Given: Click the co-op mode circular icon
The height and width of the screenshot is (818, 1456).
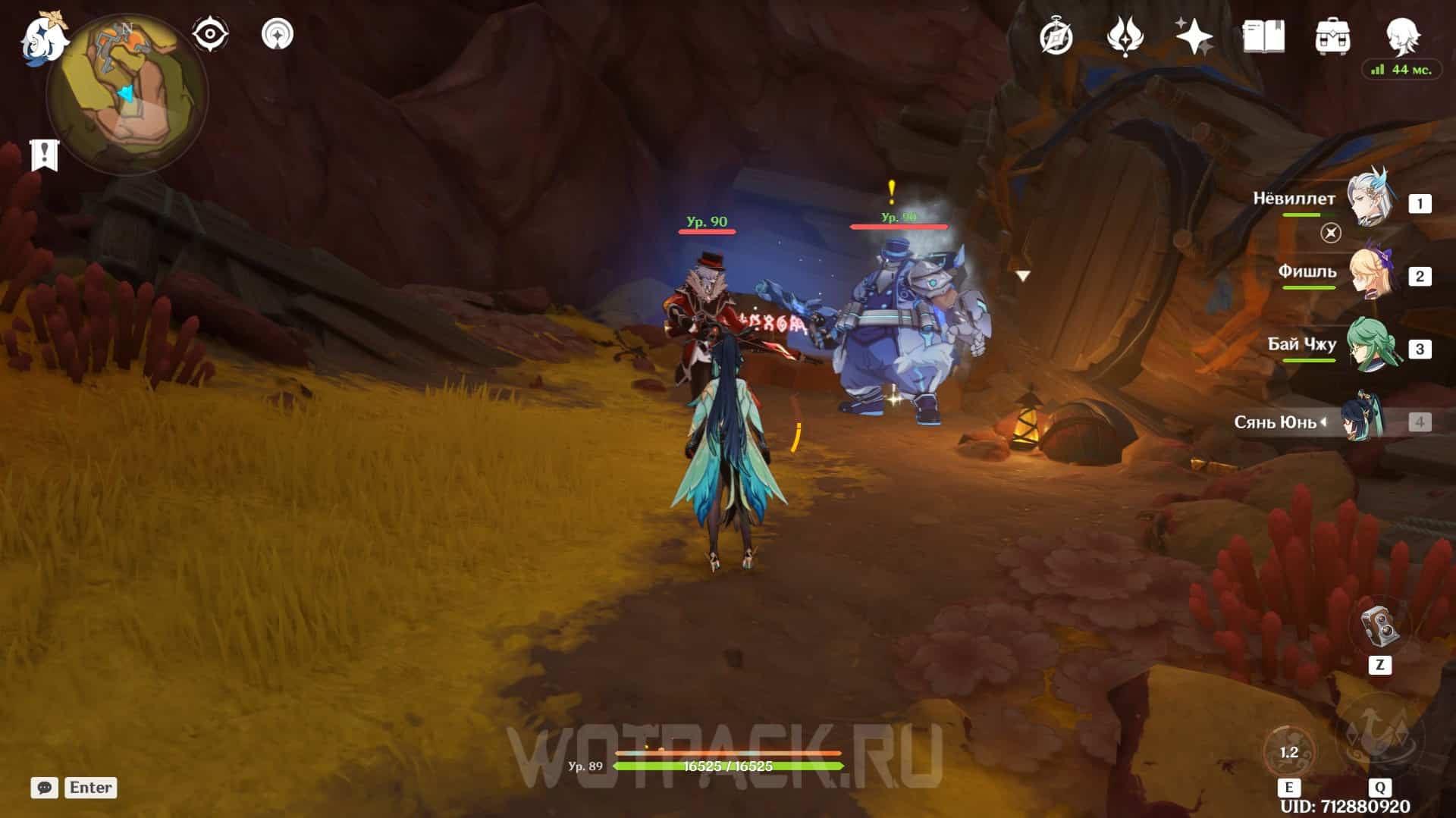Looking at the screenshot, I should click(277, 34).
